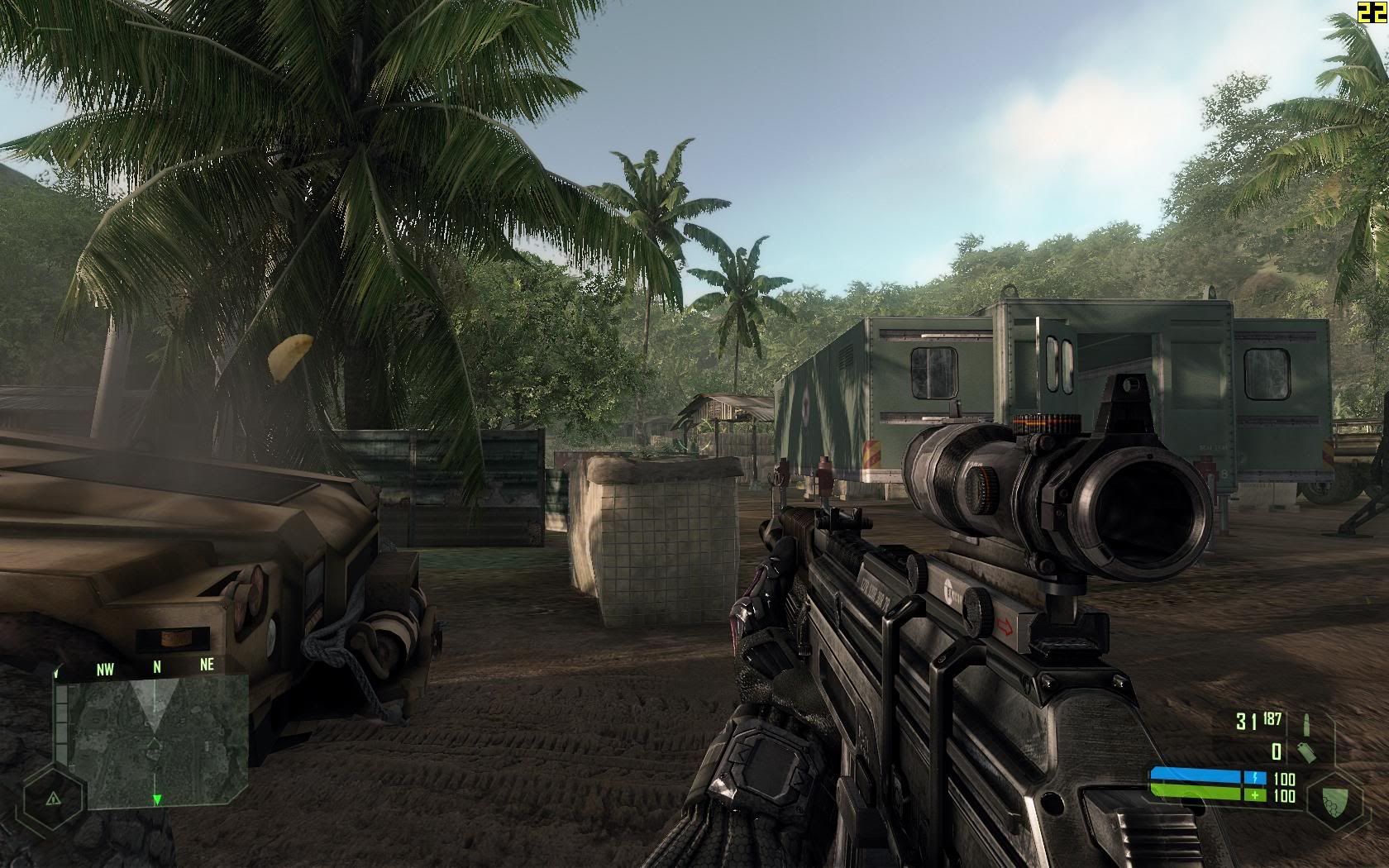Viewport: 1389px width, 868px height.
Task: Click the N heading on the compass
Action: pyautogui.click(x=157, y=665)
